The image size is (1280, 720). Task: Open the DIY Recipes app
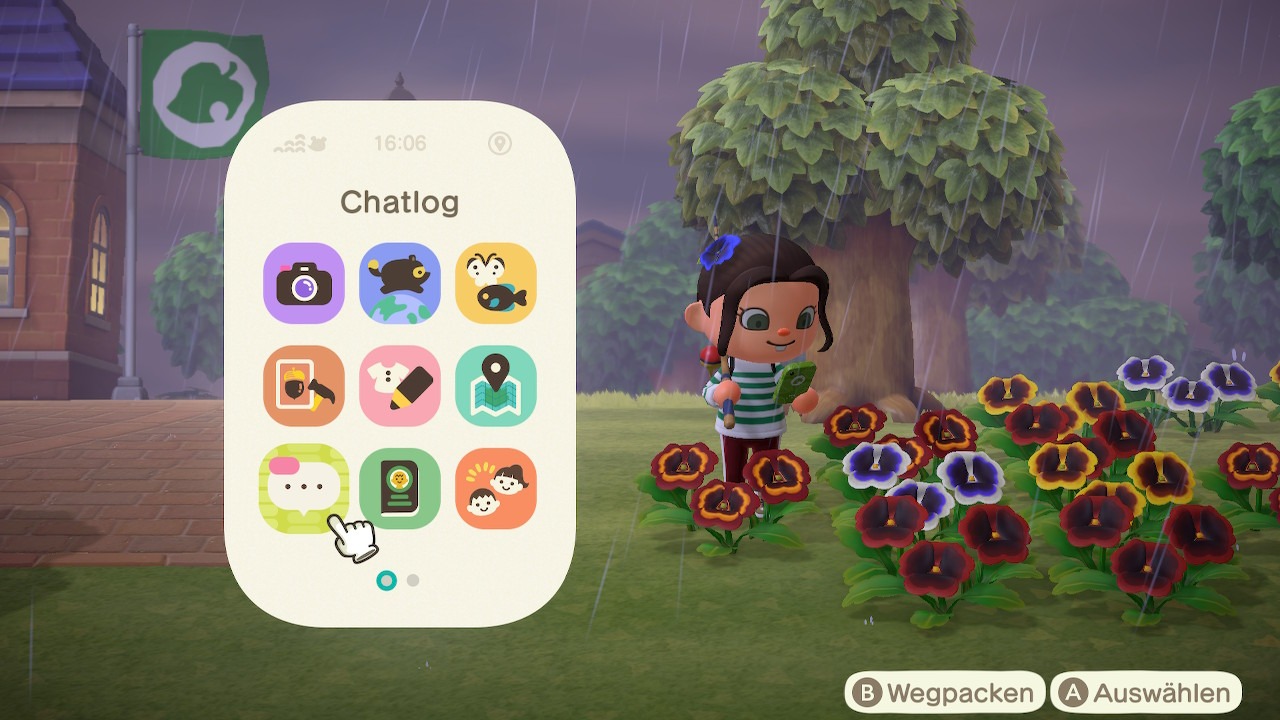tap(304, 386)
